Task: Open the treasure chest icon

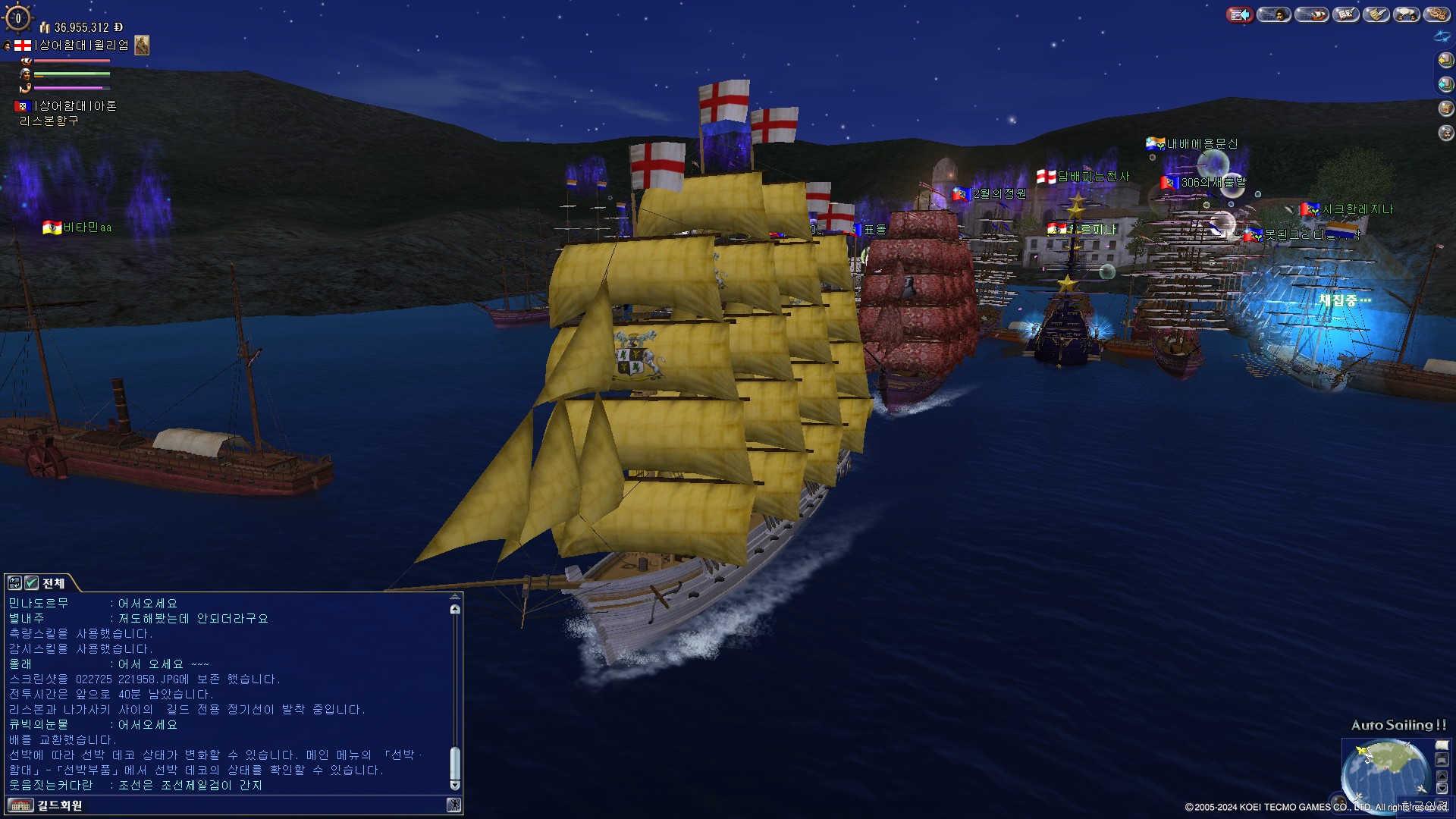Action: coord(1445,108)
